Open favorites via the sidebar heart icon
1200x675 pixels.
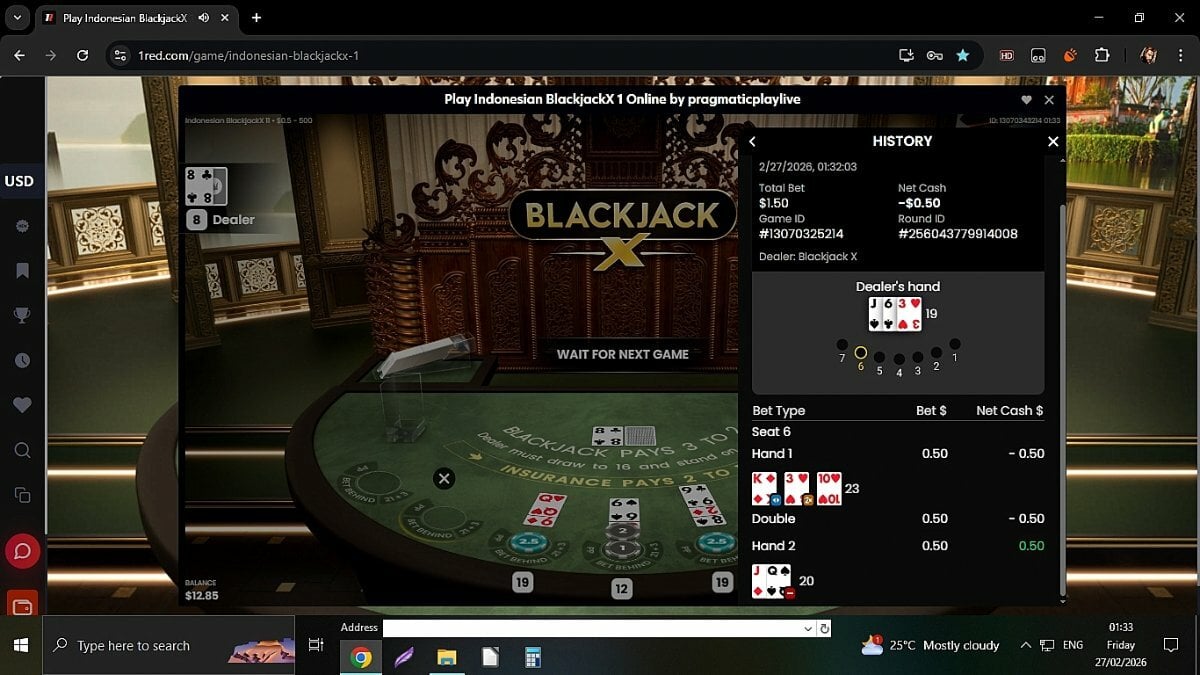point(22,405)
